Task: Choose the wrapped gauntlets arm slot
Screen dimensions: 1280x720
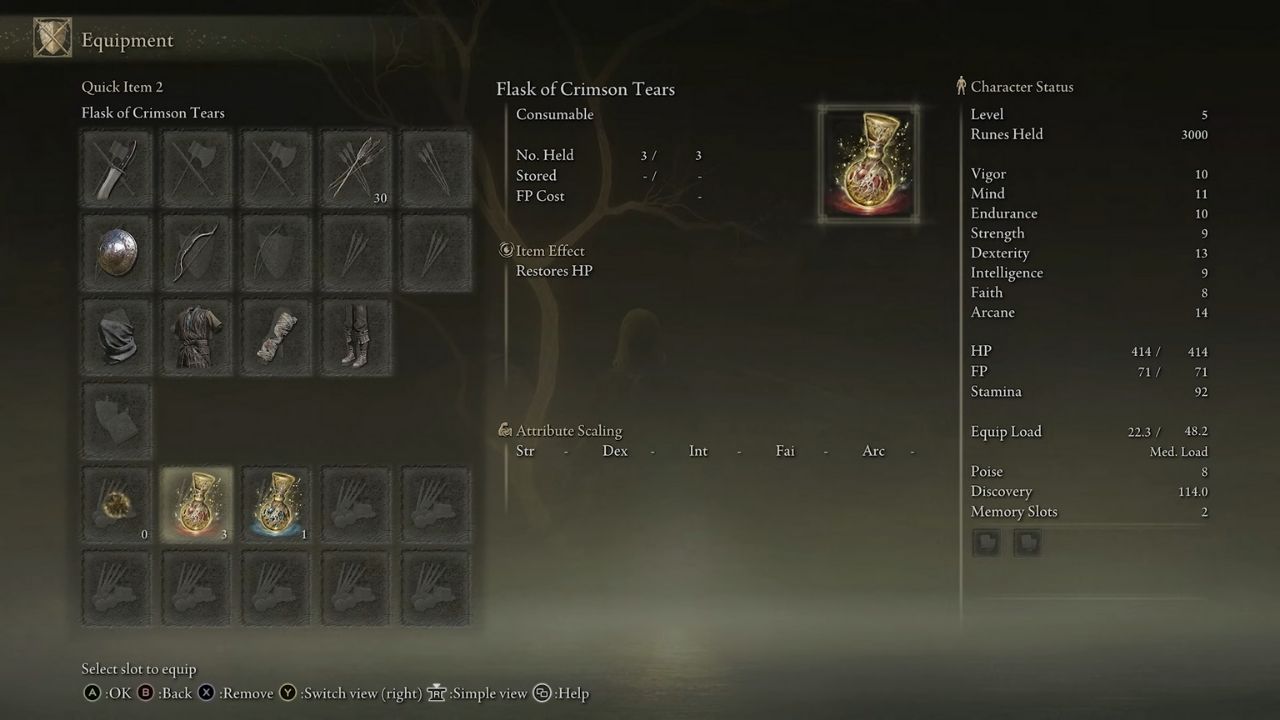Action: click(276, 336)
